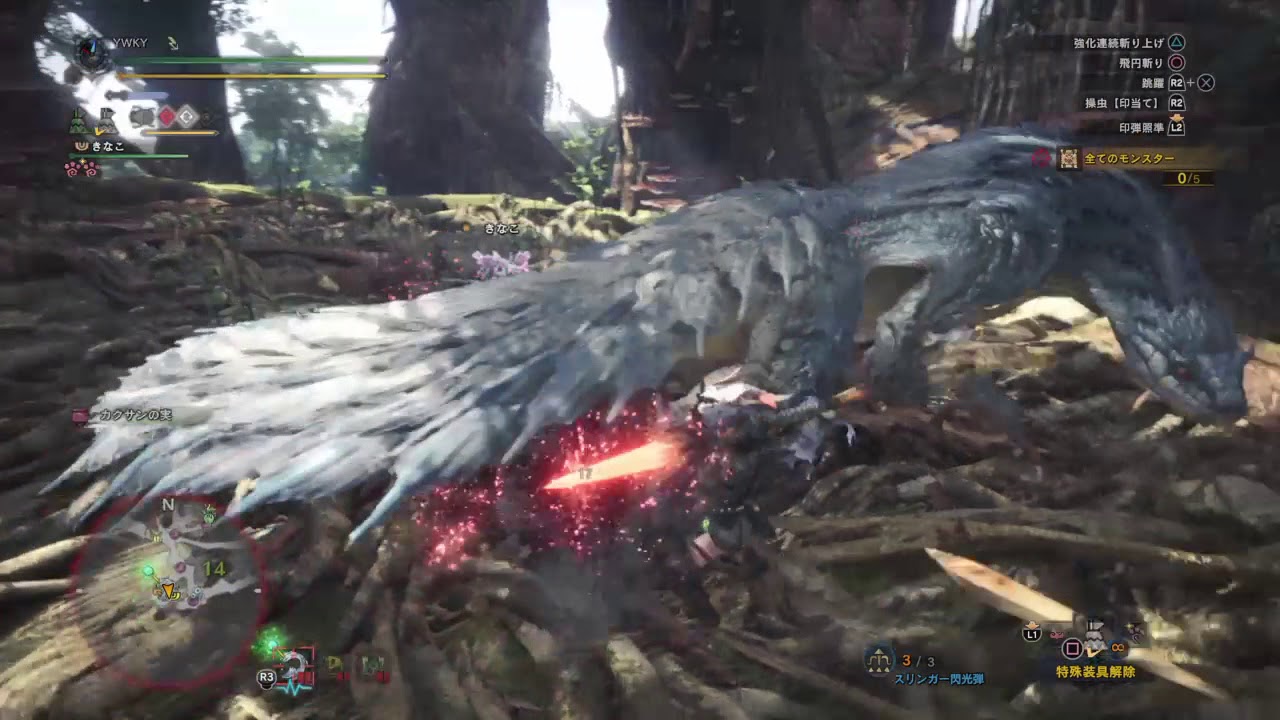This screenshot has width=1280, height=720.
Task: Open the circular area minimap
Action: pos(168,590)
